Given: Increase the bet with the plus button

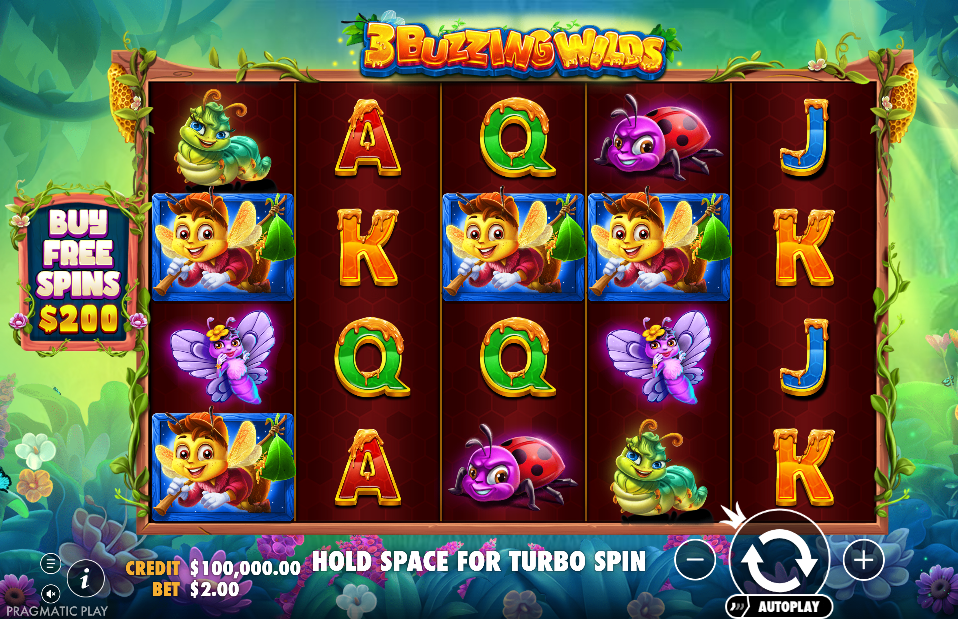Looking at the screenshot, I should pyautogui.click(x=863, y=560).
